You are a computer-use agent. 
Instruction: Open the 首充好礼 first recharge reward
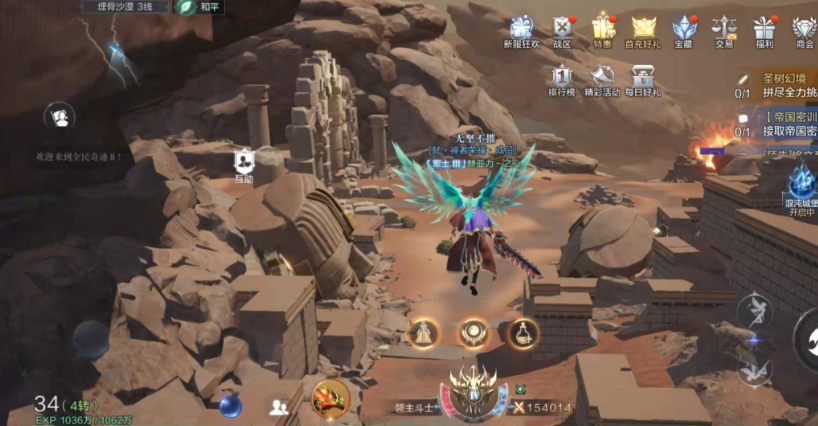[x=642, y=30]
